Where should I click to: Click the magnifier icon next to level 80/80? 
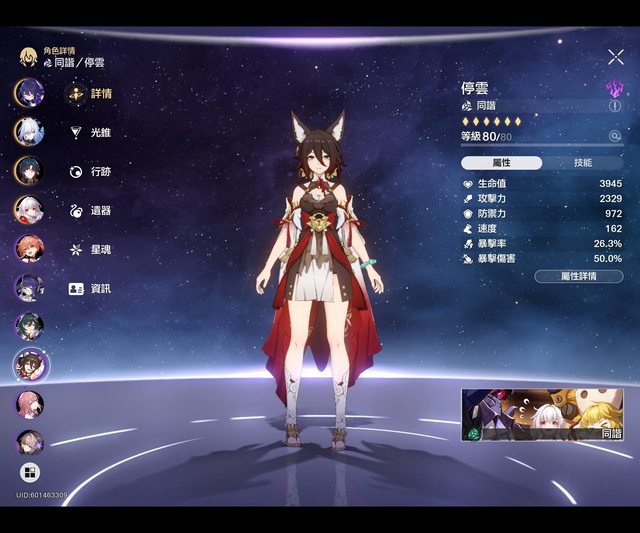[615, 136]
